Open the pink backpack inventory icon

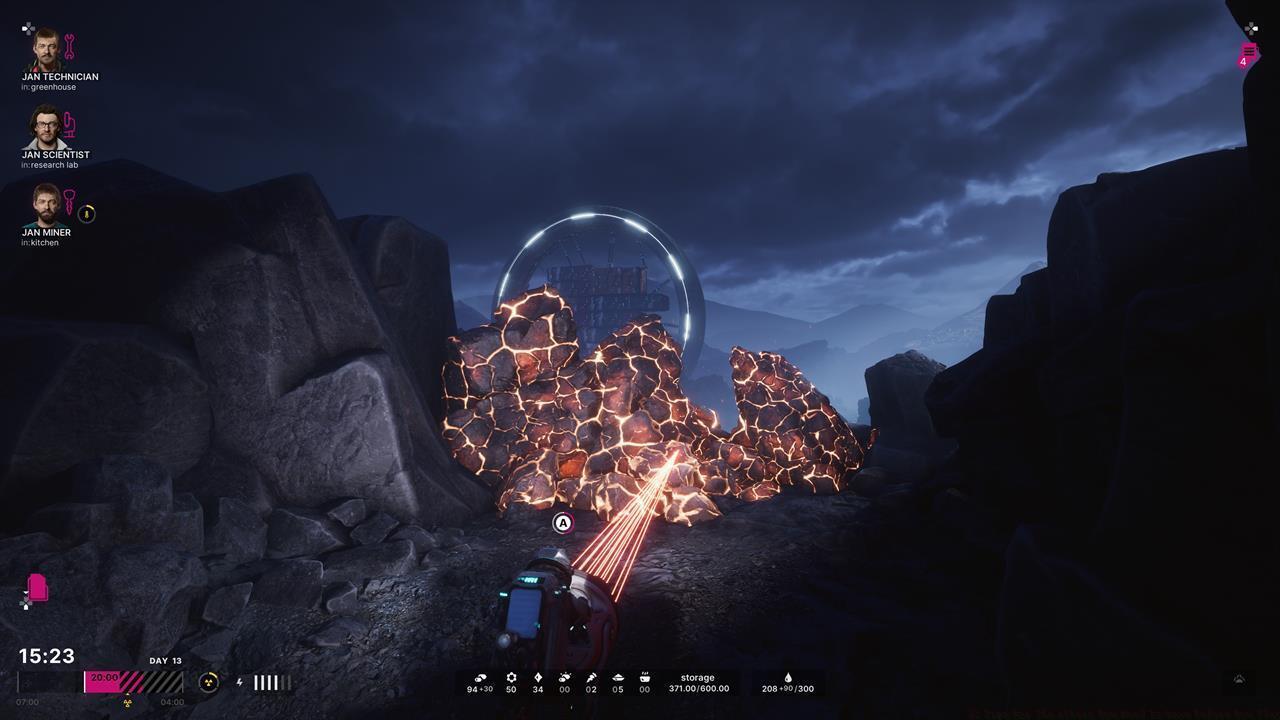click(37, 588)
